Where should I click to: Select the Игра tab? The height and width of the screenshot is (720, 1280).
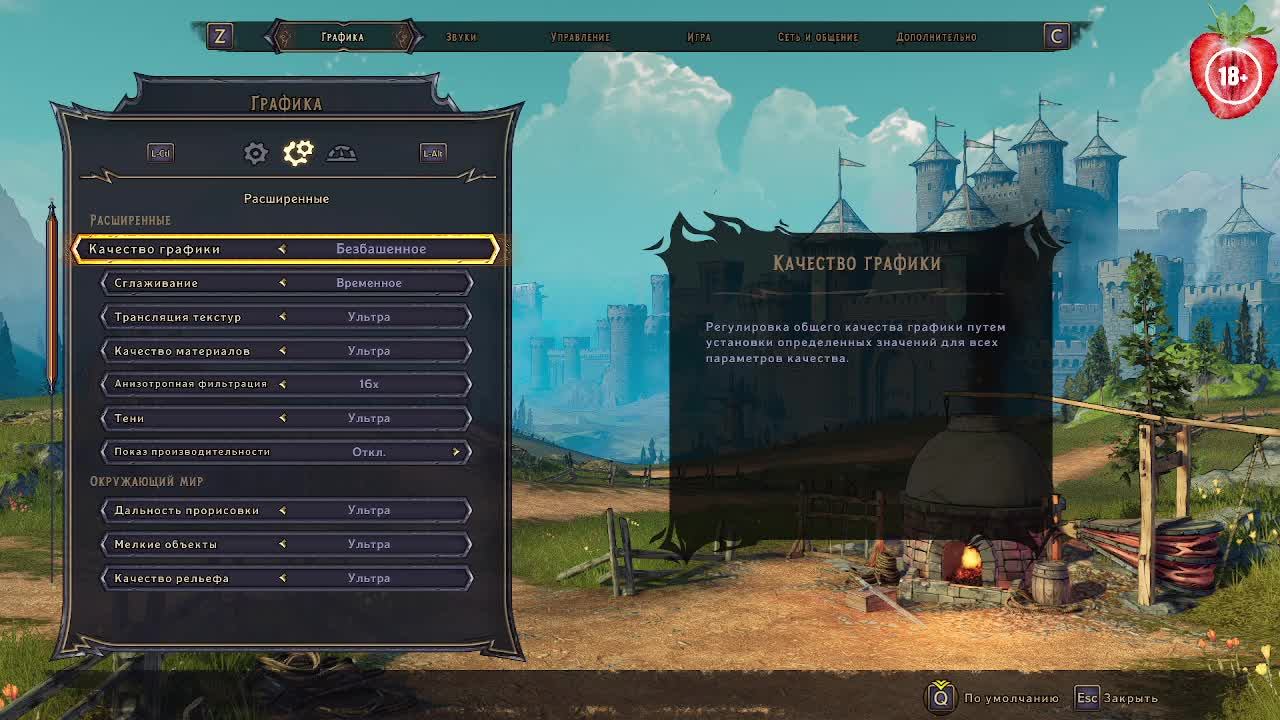point(699,37)
